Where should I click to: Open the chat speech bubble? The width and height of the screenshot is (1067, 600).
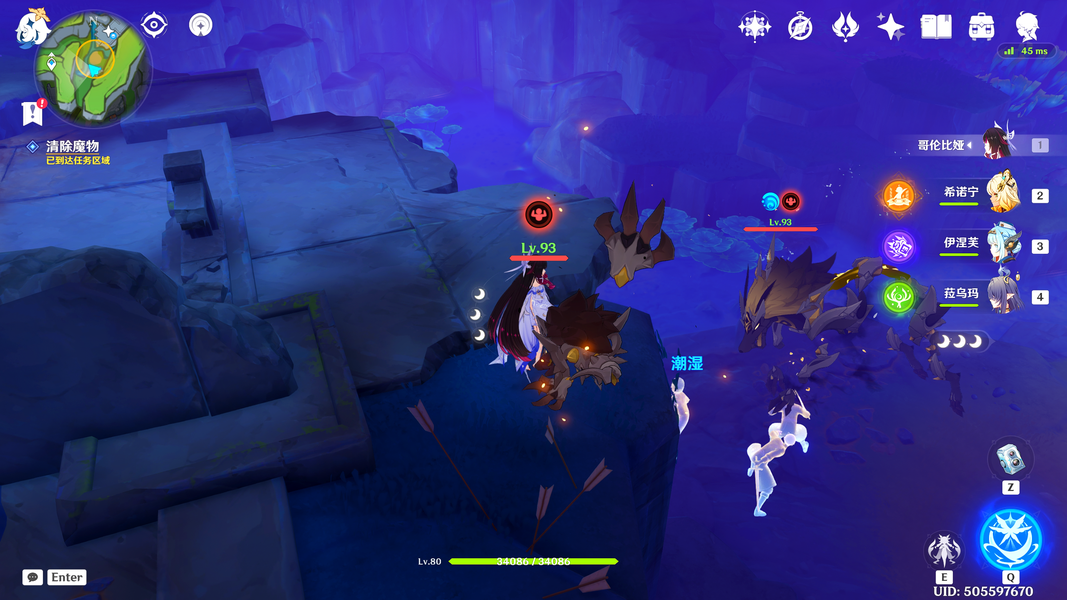pos(32,577)
